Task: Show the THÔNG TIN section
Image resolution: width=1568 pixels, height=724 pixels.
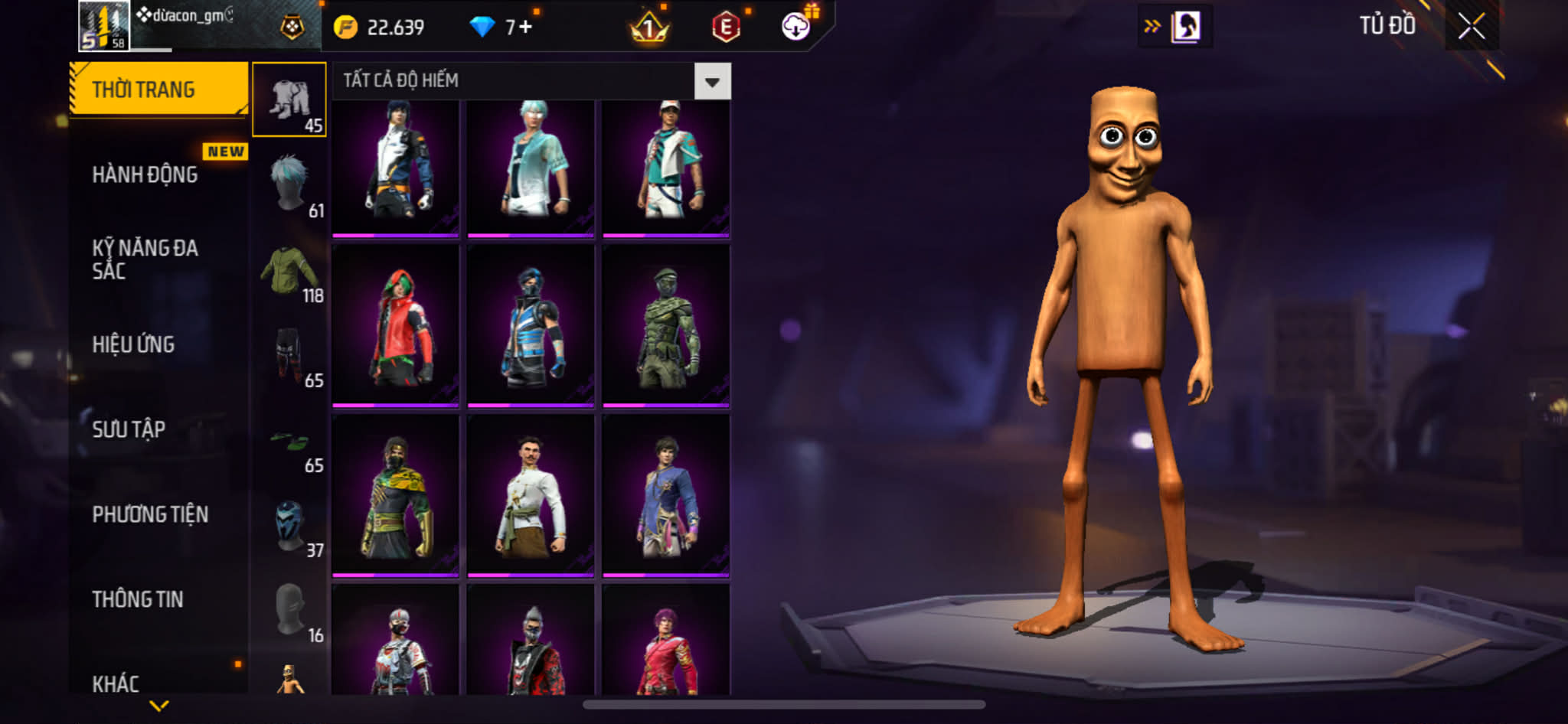Action: point(138,599)
